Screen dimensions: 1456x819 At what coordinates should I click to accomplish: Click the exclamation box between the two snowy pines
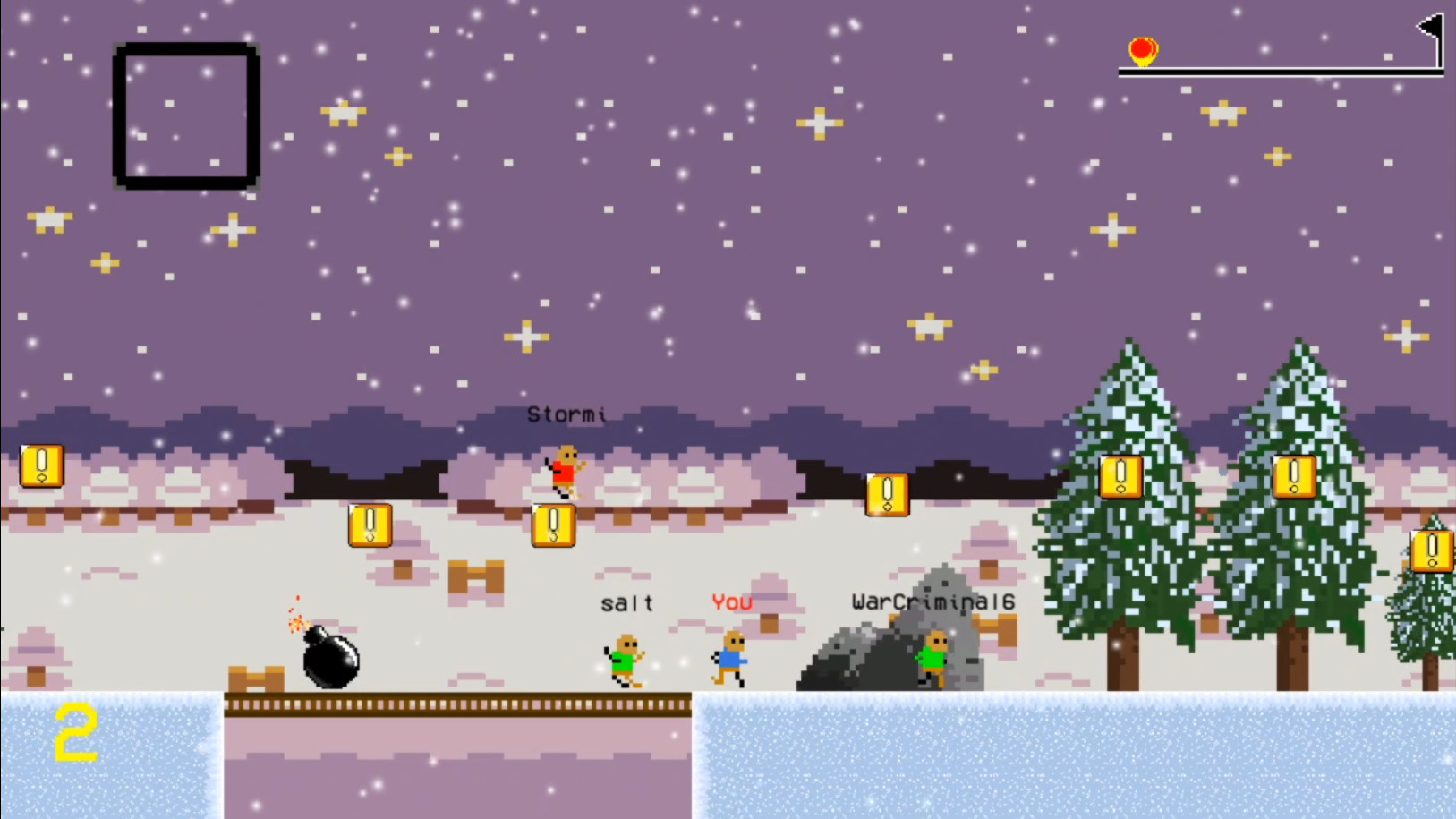tap(1121, 477)
